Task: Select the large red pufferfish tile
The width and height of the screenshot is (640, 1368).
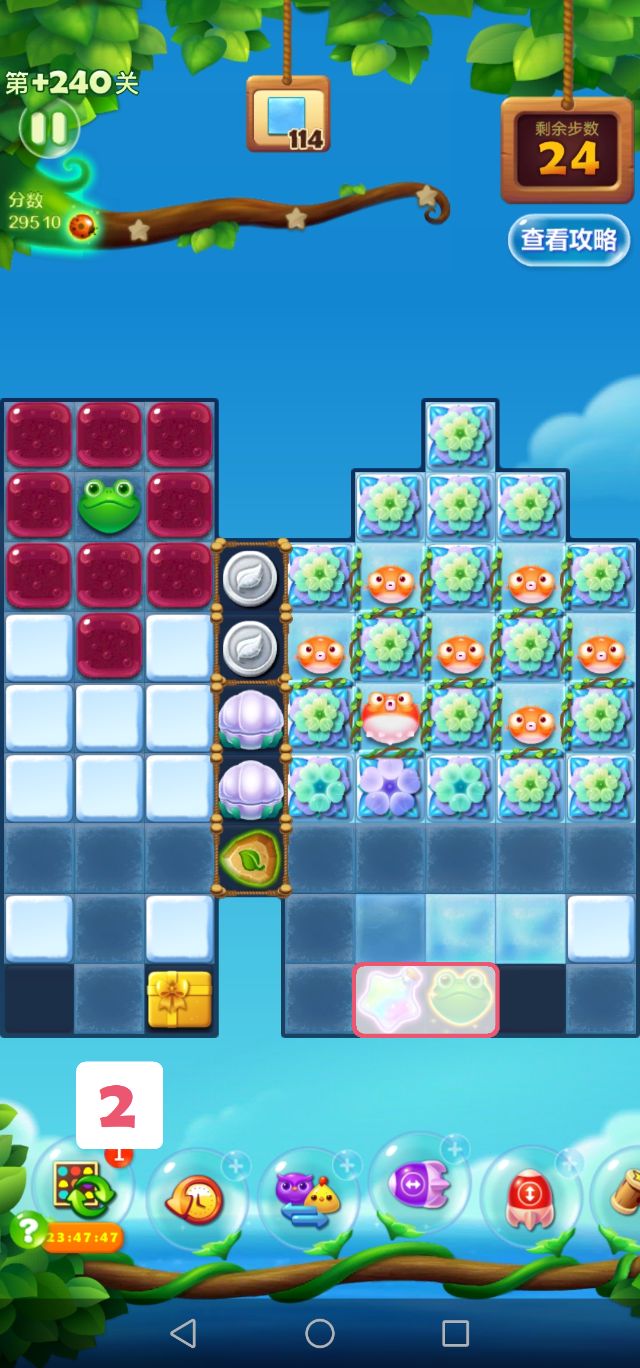Action: coord(390,716)
